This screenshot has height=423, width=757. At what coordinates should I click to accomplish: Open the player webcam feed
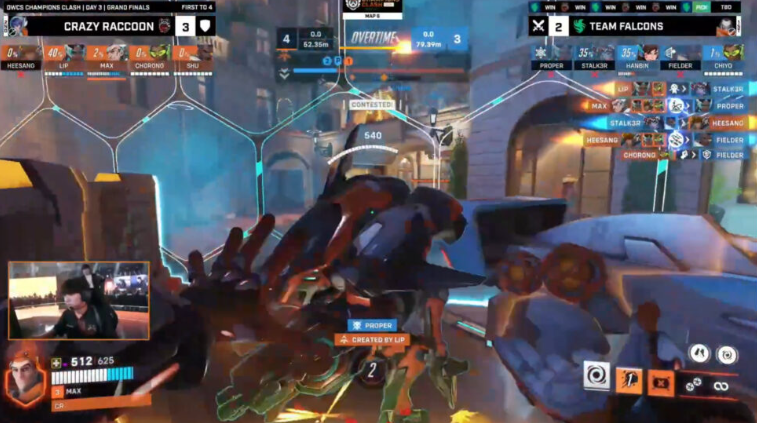tap(79, 302)
